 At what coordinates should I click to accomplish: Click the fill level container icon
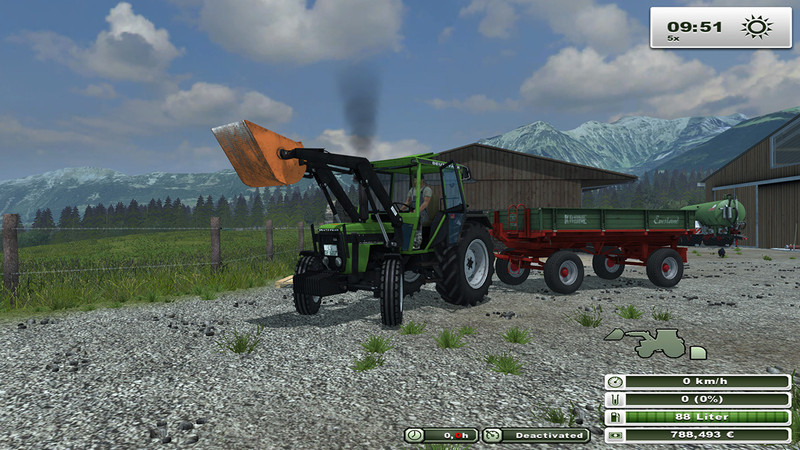tap(614, 400)
